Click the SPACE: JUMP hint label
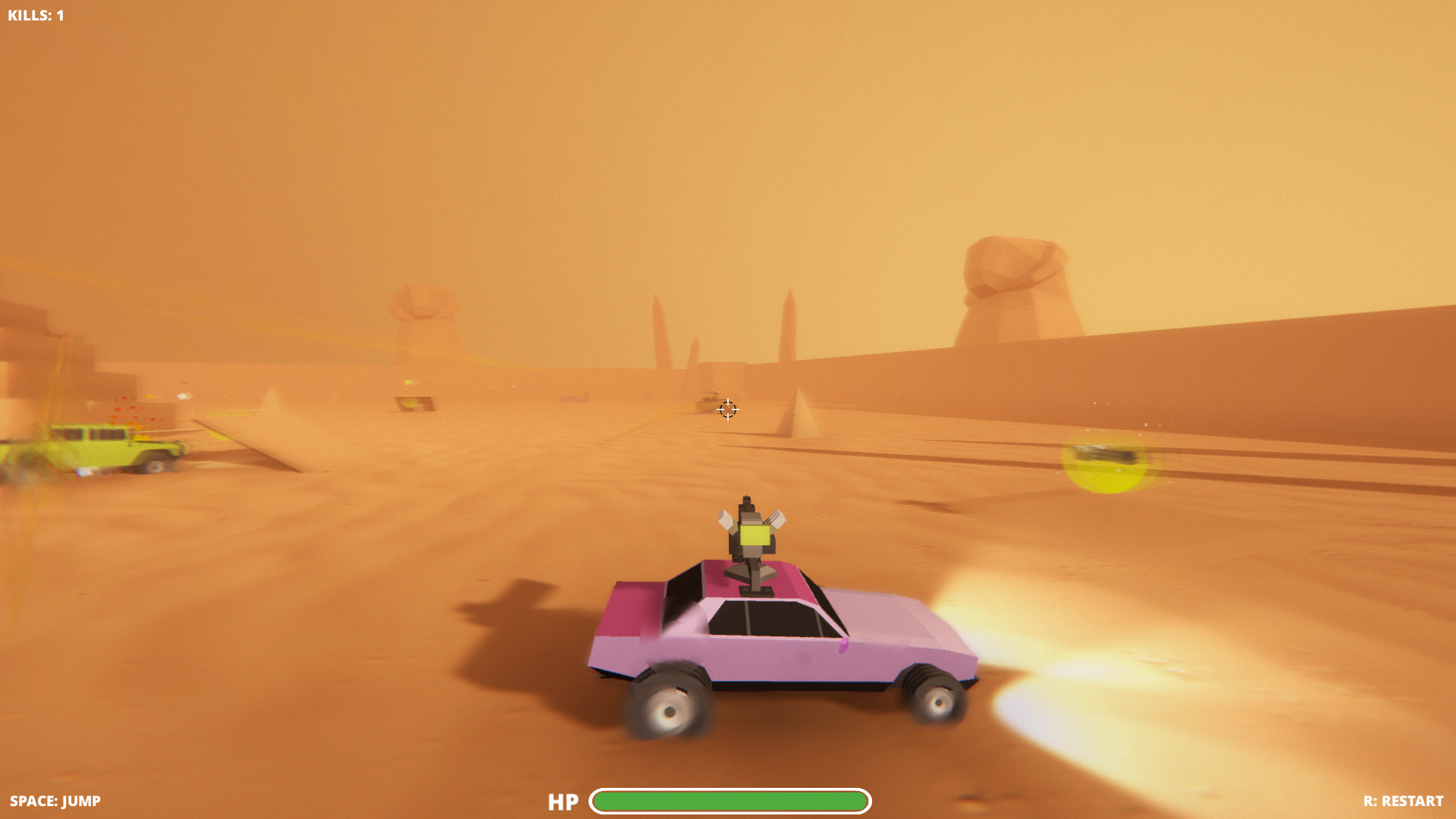The width and height of the screenshot is (1456, 819). [53, 800]
